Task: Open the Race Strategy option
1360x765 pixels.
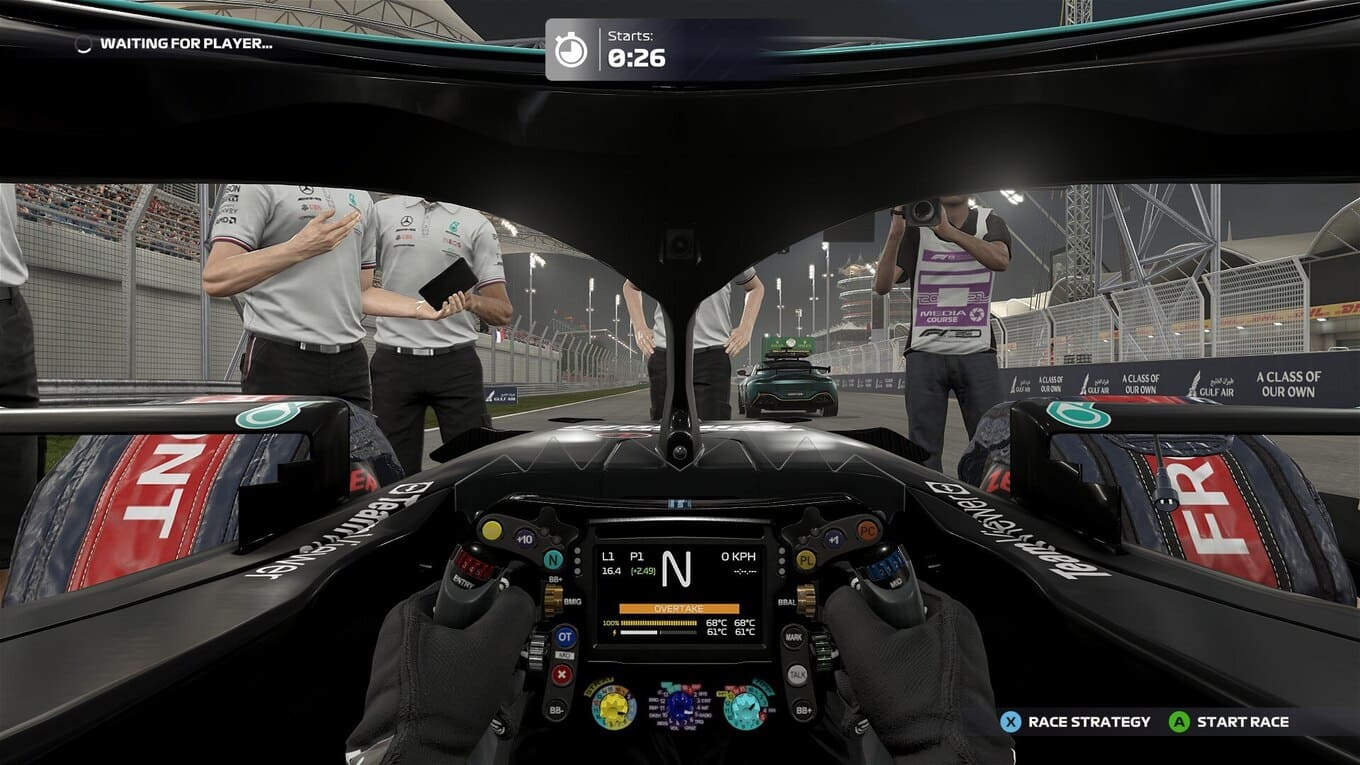Action: (x=1075, y=722)
